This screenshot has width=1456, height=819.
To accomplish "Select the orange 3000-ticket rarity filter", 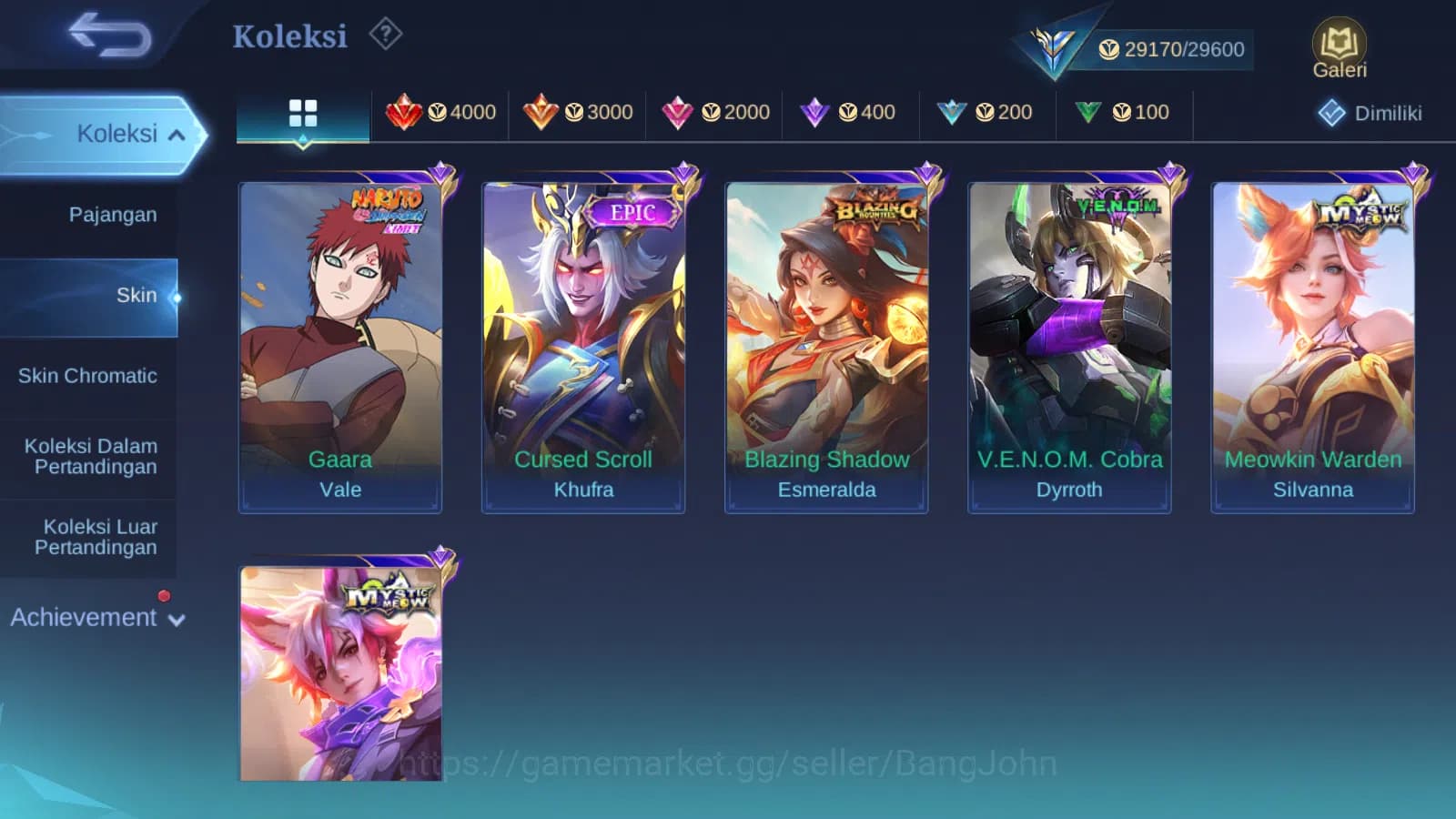I will tap(578, 112).
